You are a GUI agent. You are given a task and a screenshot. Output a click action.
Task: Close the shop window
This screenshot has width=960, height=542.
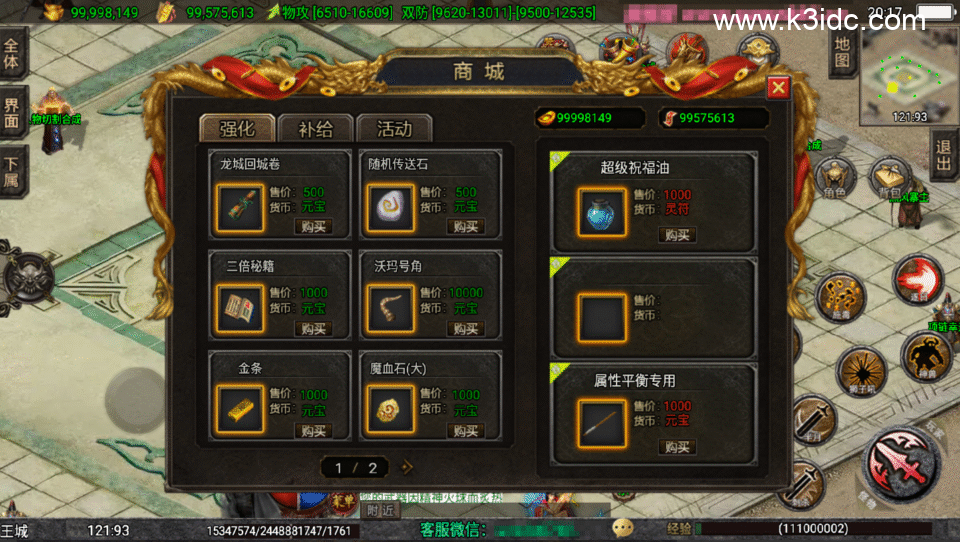point(778,88)
